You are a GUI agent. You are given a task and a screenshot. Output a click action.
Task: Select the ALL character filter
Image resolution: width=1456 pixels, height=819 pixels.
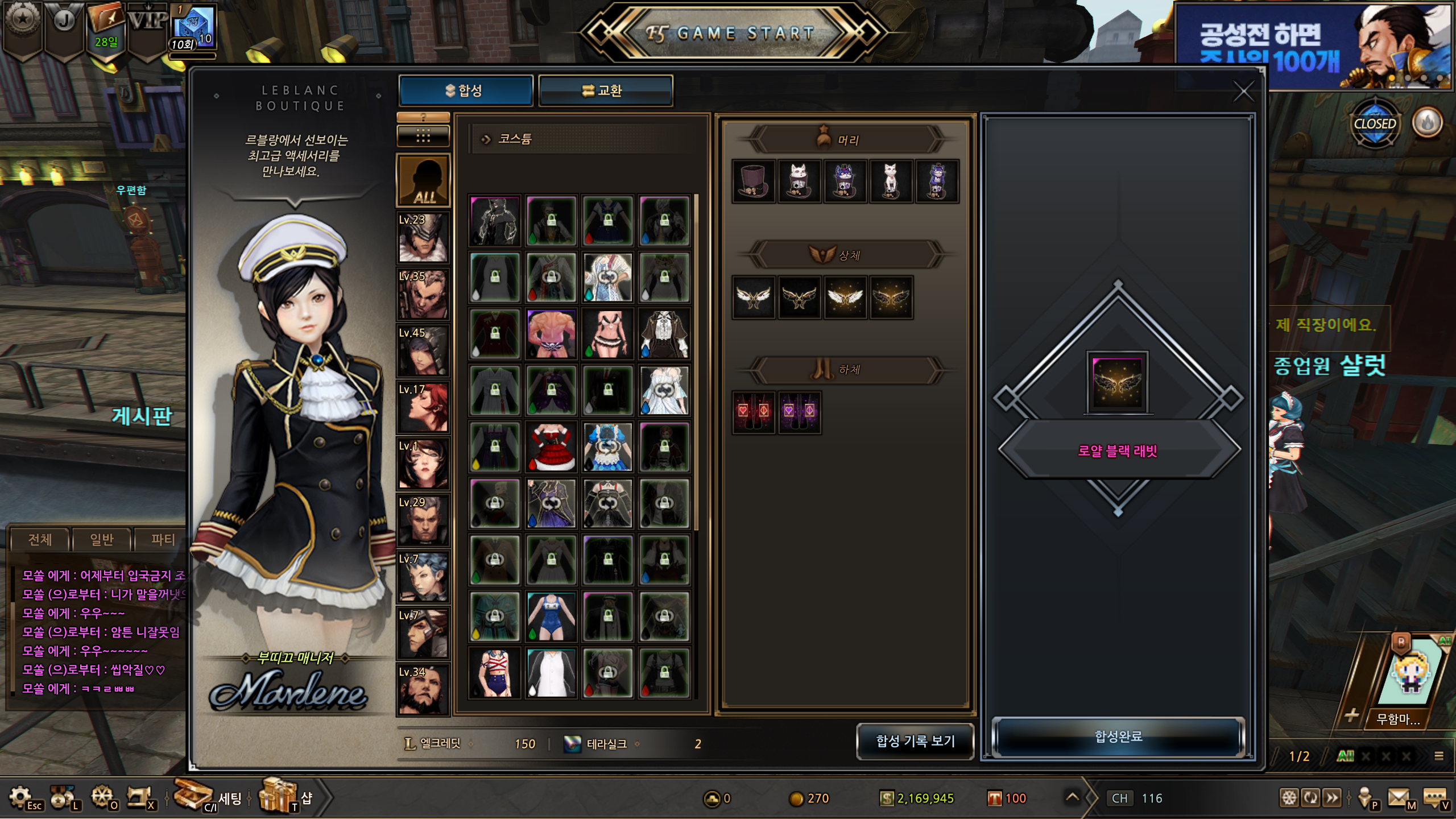pyautogui.click(x=423, y=181)
